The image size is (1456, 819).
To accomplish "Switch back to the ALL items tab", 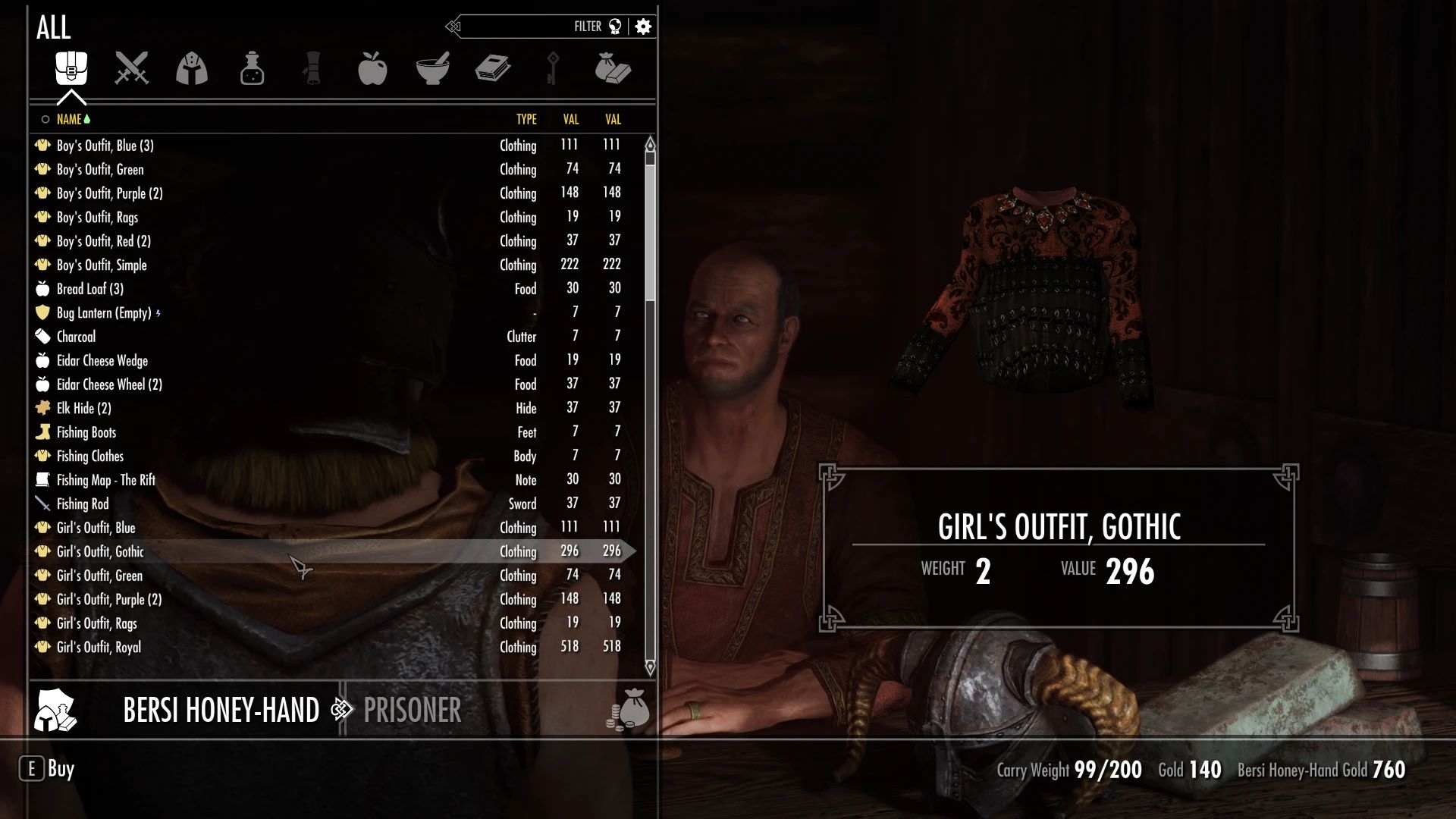I will (71, 68).
